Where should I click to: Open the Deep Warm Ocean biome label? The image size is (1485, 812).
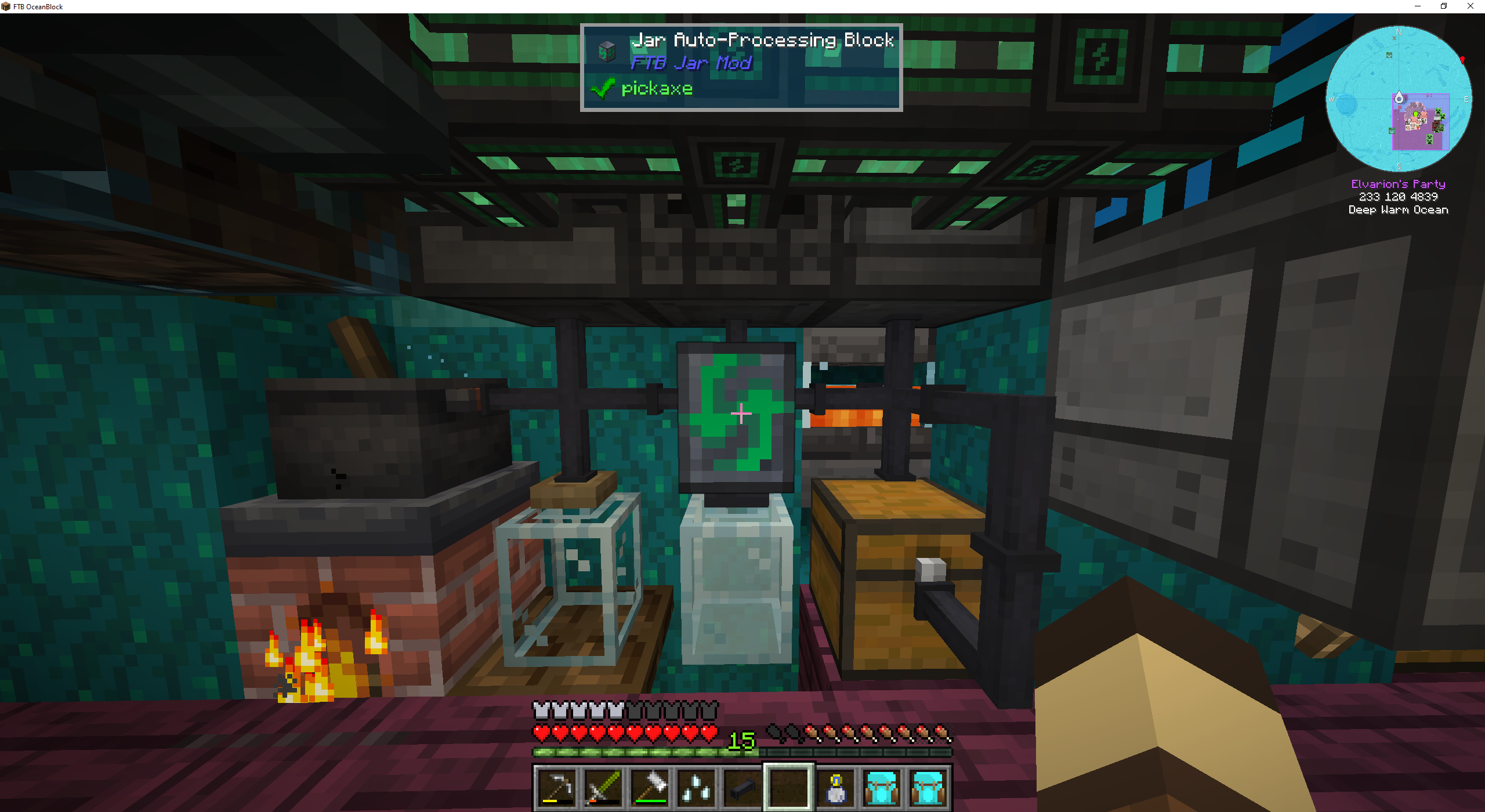pos(1398,210)
